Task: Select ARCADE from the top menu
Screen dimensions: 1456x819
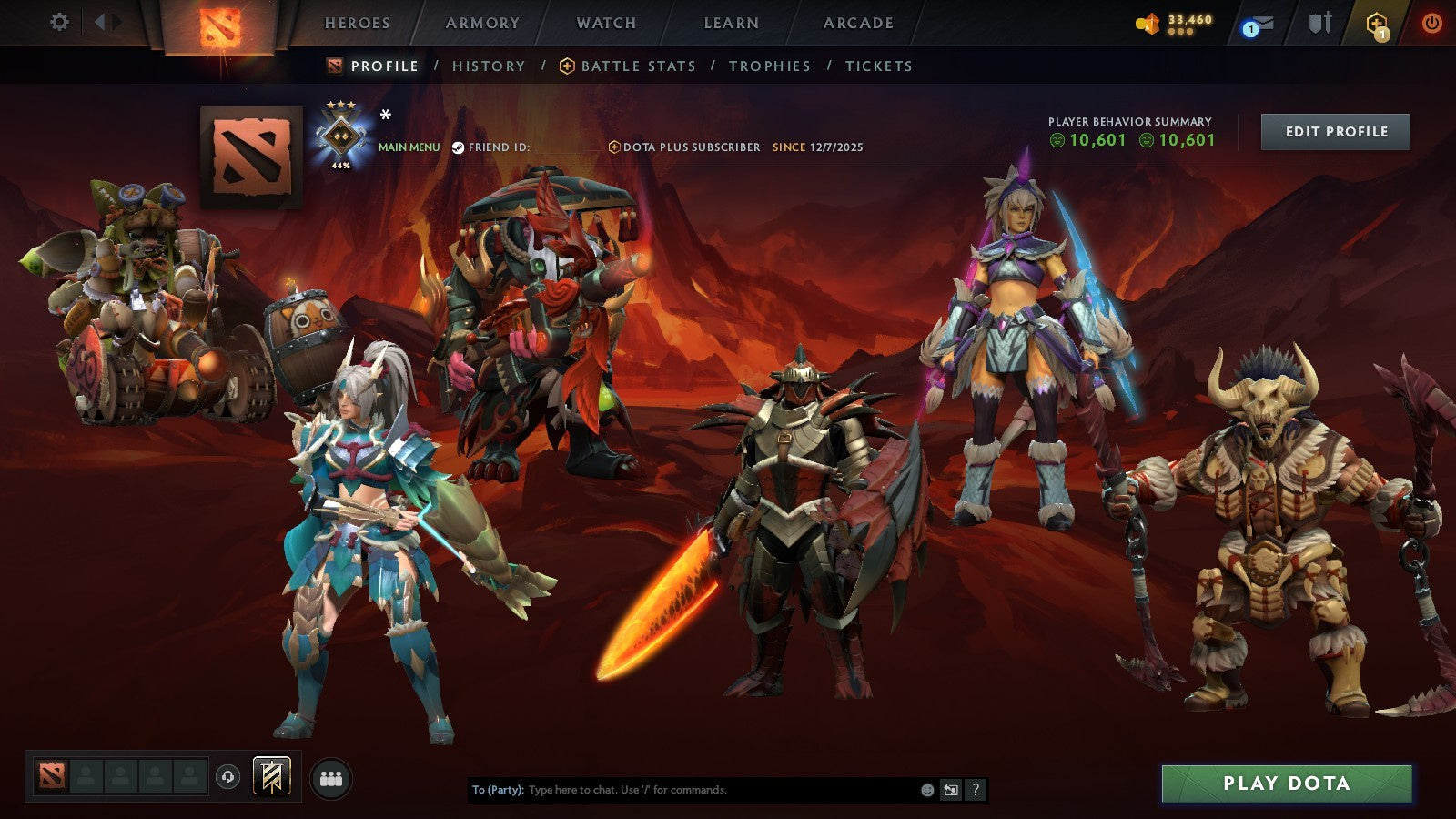Action: (856, 23)
